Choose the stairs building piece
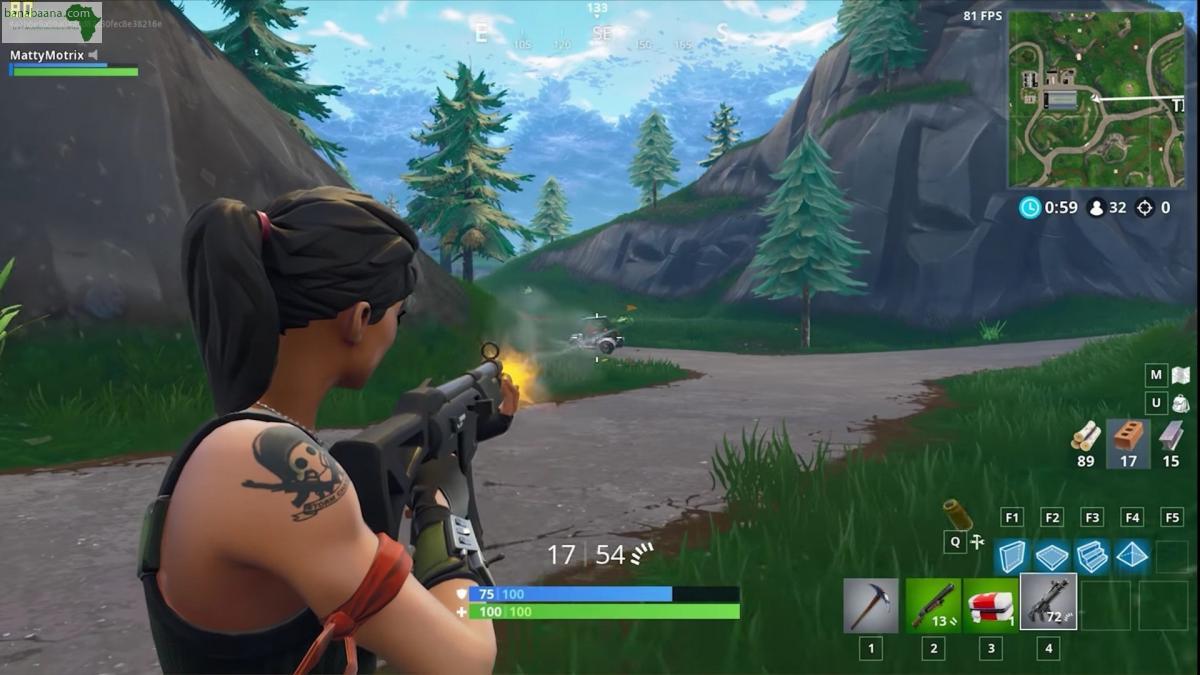Image resolution: width=1200 pixels, height=675 pixels. coord(1092,556)
